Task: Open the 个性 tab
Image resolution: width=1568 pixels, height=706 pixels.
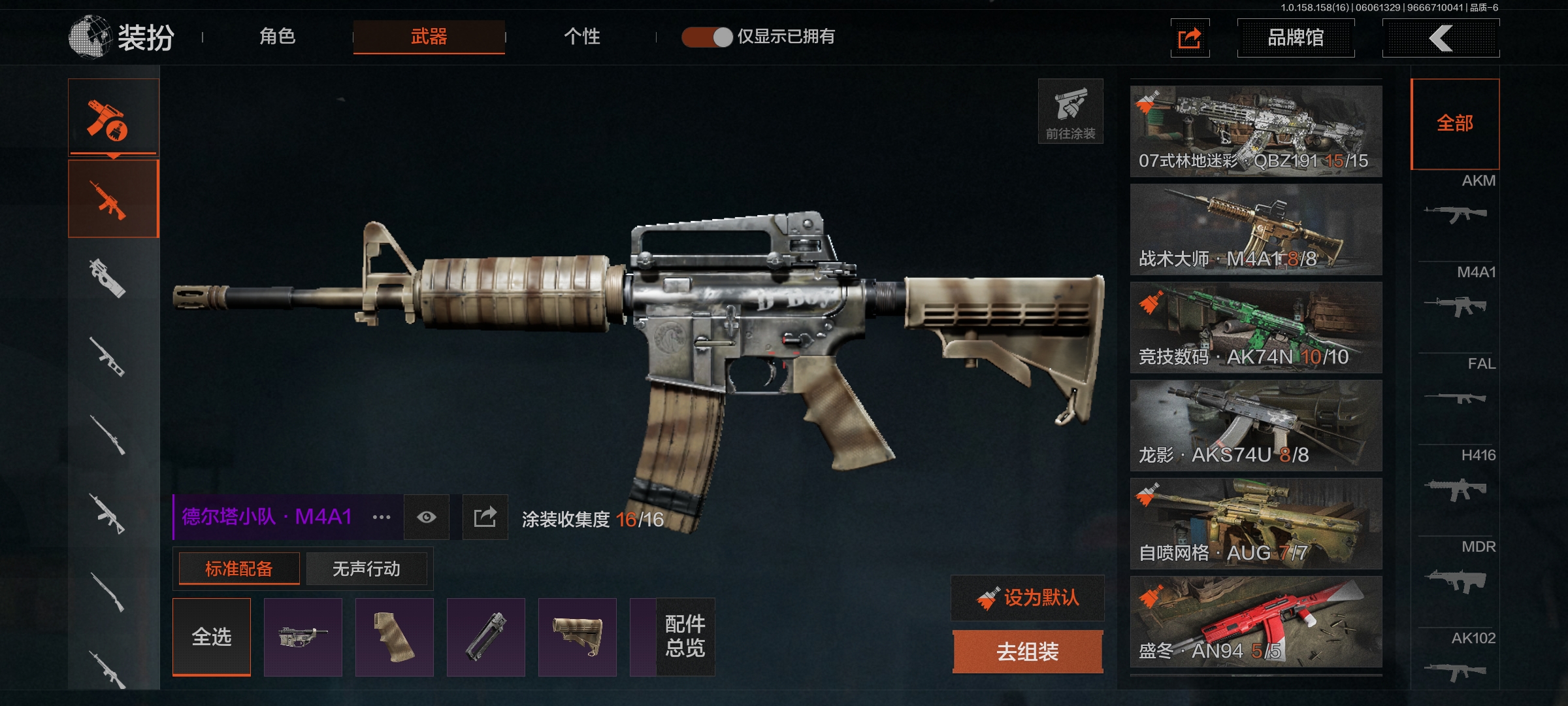Action: pyautogui.click(x=581, y=37)
